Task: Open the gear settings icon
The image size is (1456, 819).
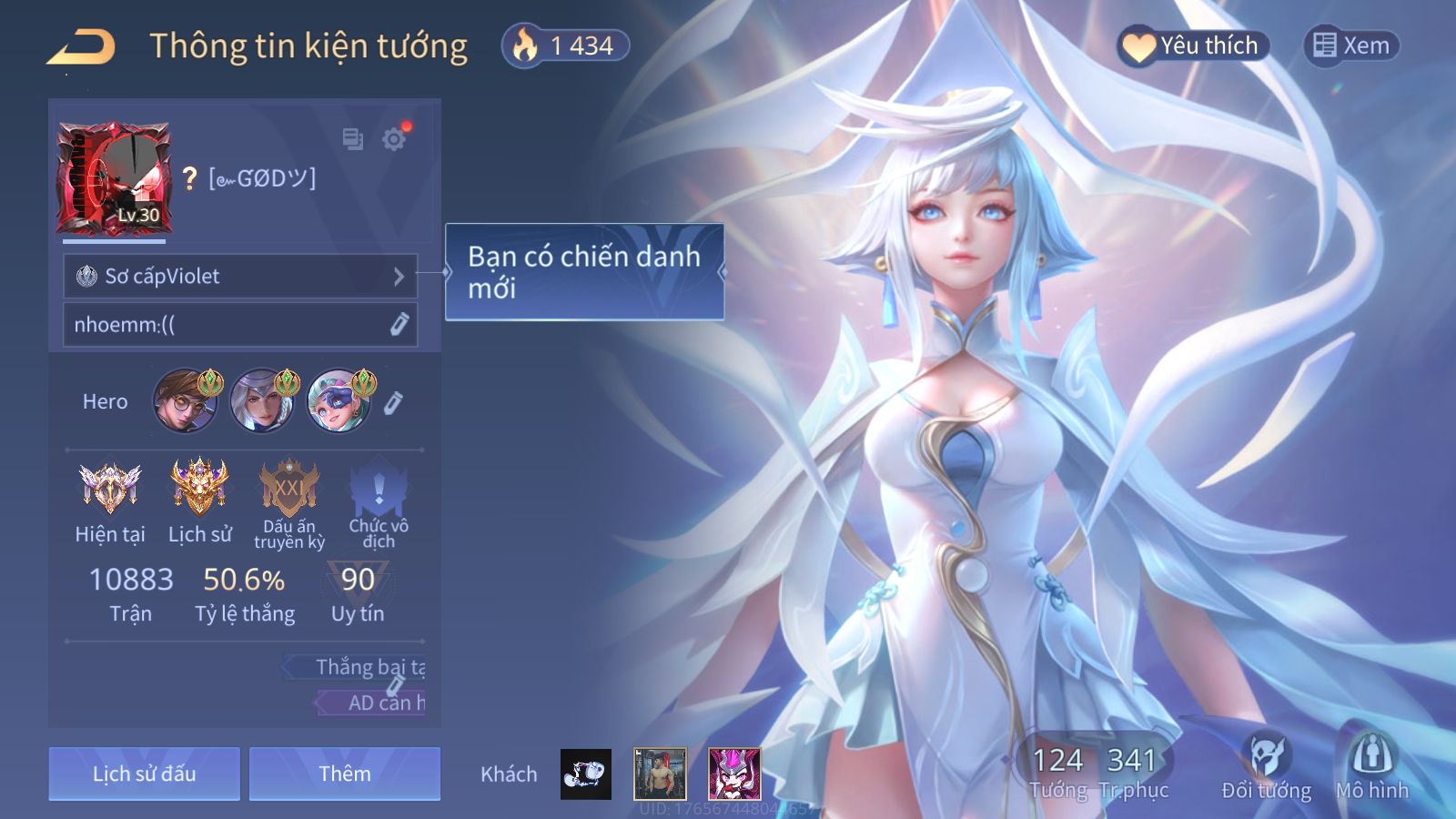Action: pos(394,139)
